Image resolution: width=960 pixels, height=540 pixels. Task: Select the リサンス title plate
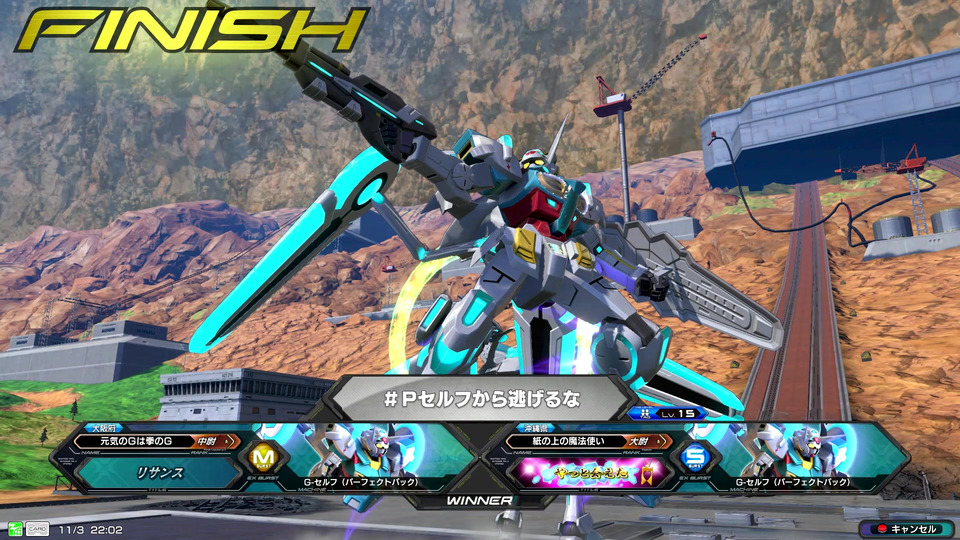coord(160,473)
